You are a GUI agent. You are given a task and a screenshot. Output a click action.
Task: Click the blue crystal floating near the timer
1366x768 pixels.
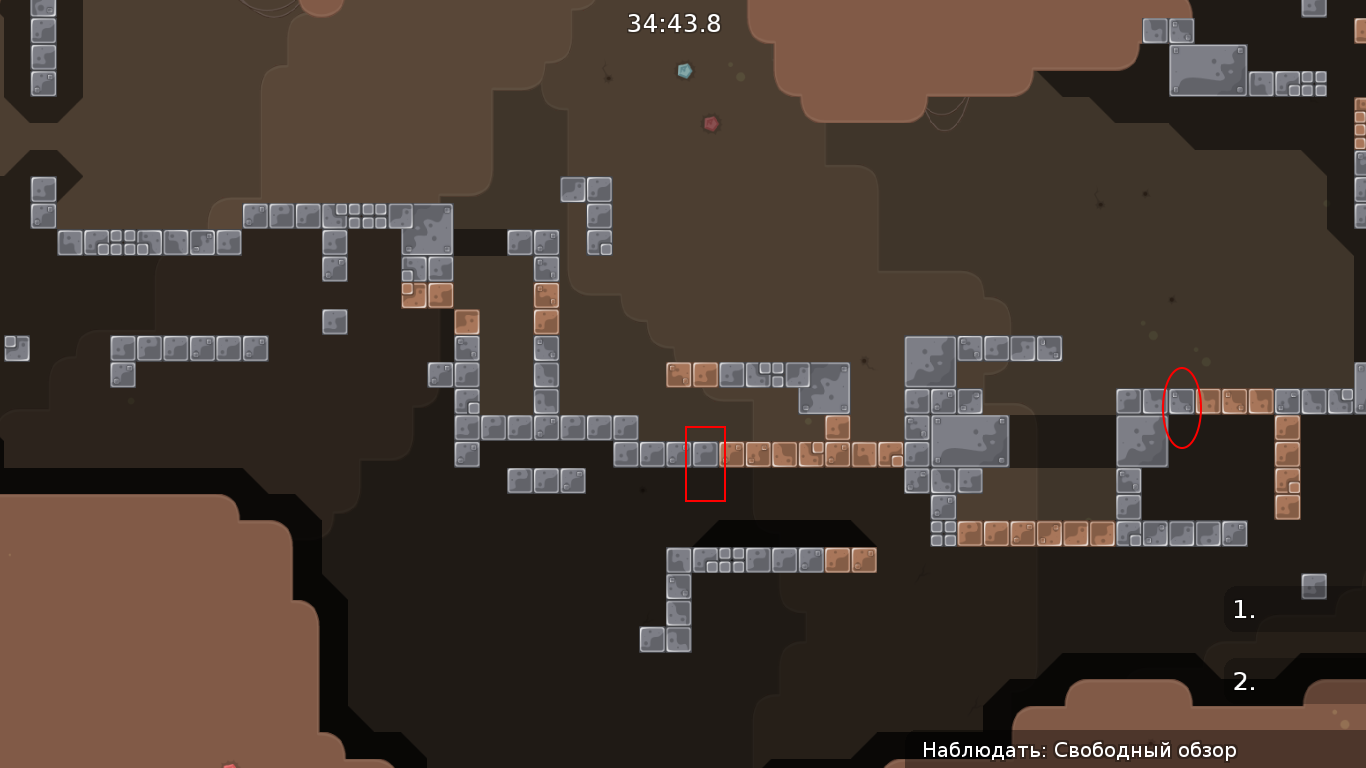point(685,71)
